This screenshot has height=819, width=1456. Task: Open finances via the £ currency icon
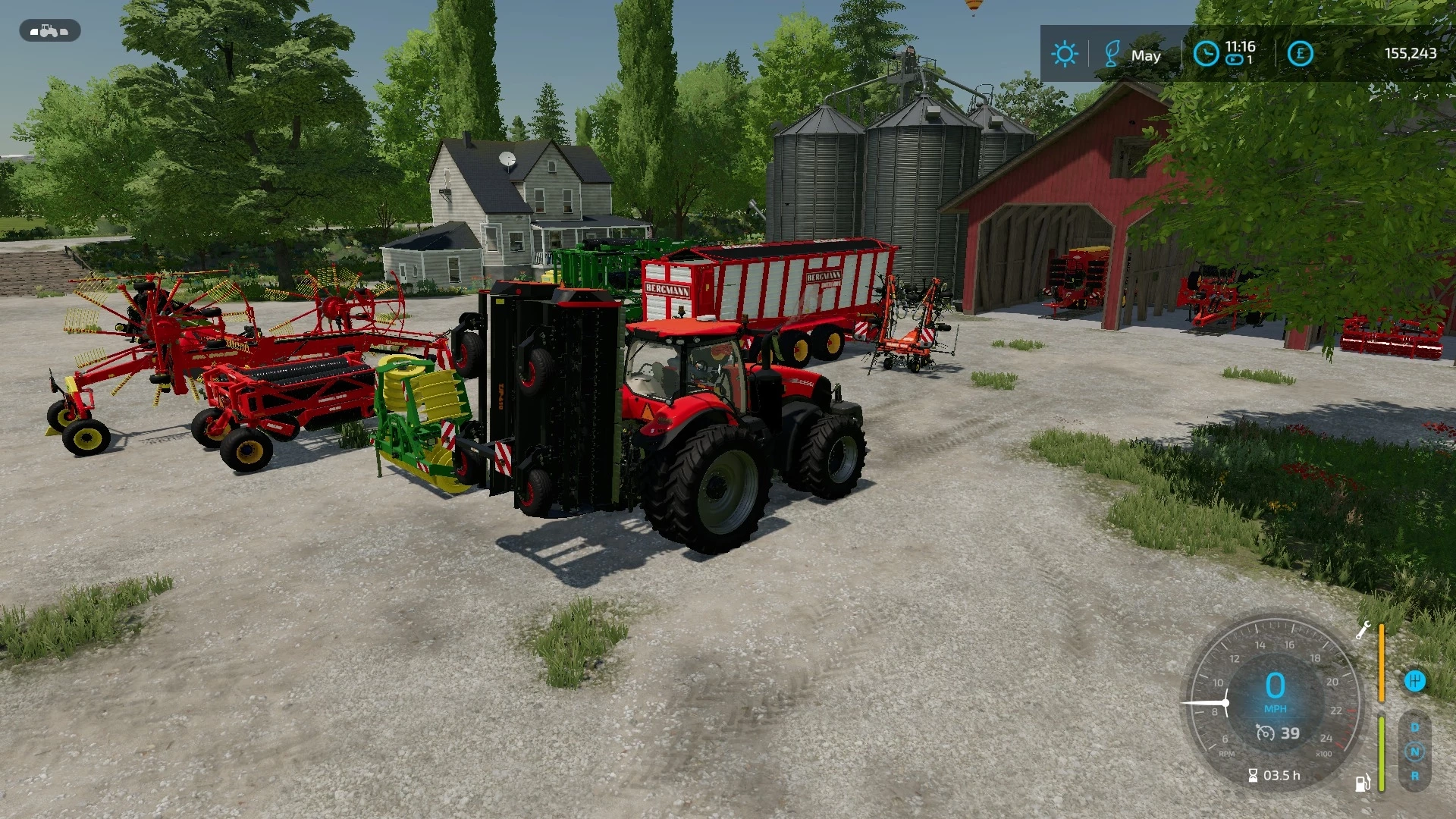(x=1299, y=52)
